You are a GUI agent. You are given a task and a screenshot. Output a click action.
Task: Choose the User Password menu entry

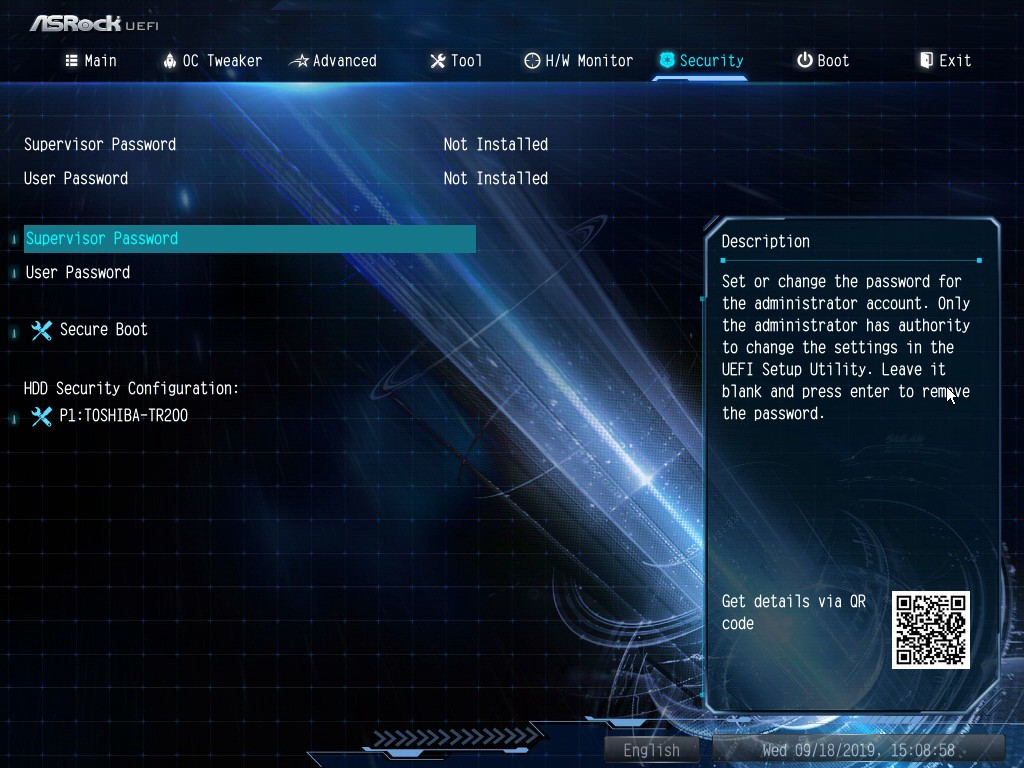coord(78,273)
